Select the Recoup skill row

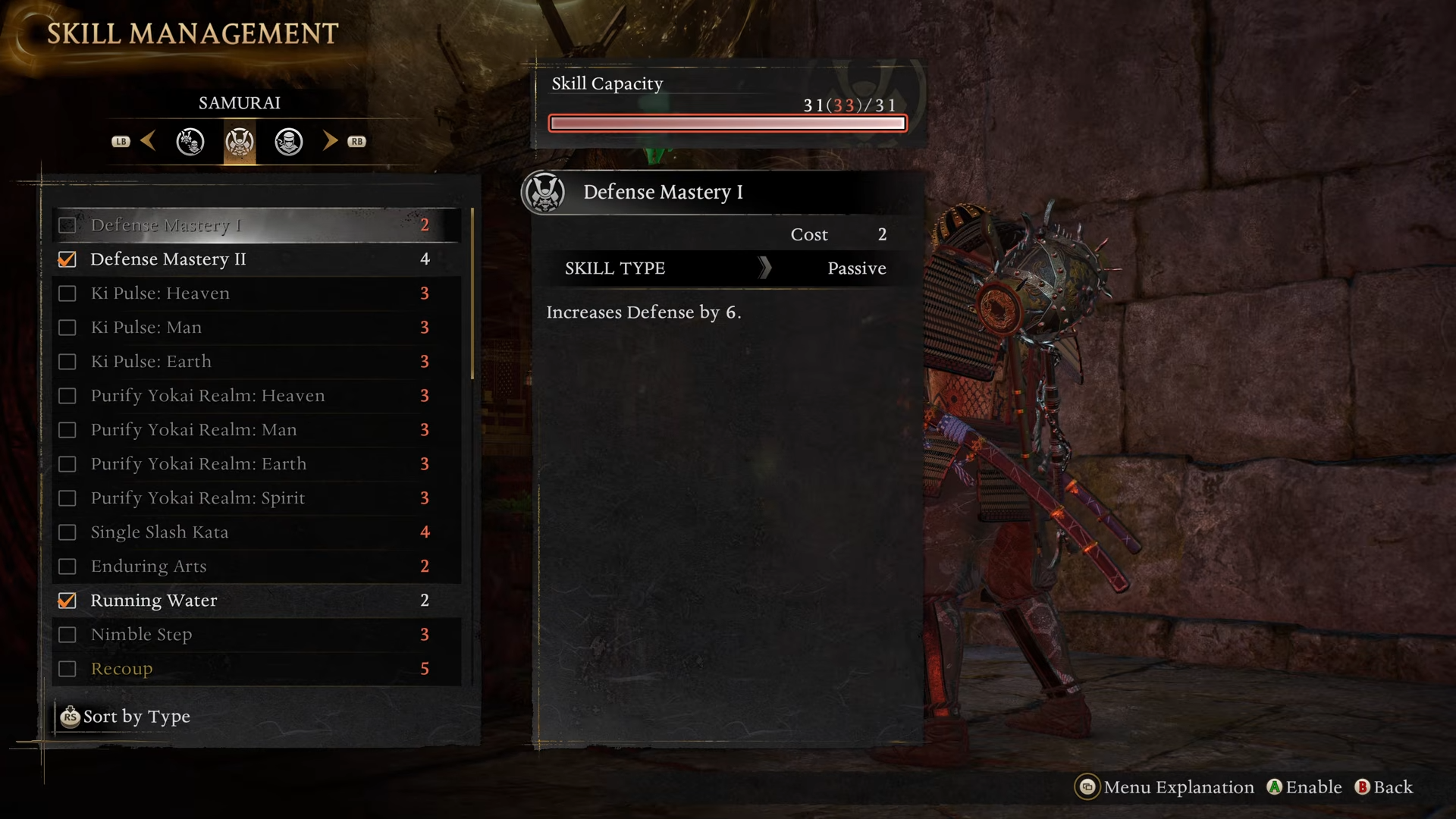(x=256, y=669)
